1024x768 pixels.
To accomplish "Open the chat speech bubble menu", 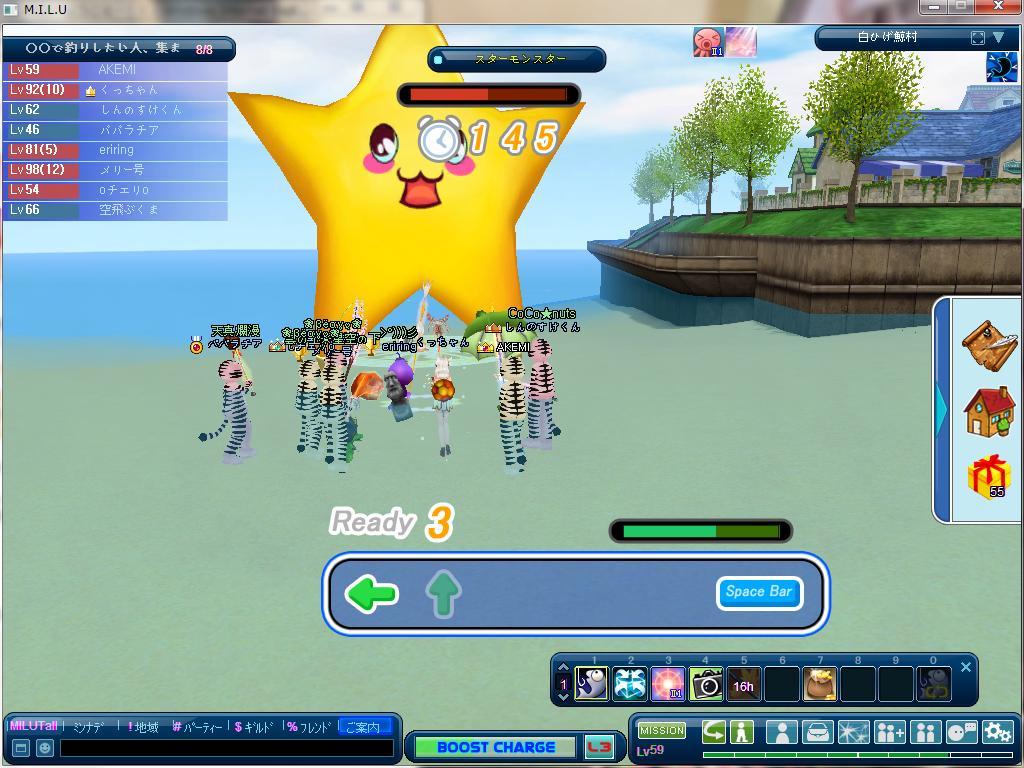I will coord(961,732).
